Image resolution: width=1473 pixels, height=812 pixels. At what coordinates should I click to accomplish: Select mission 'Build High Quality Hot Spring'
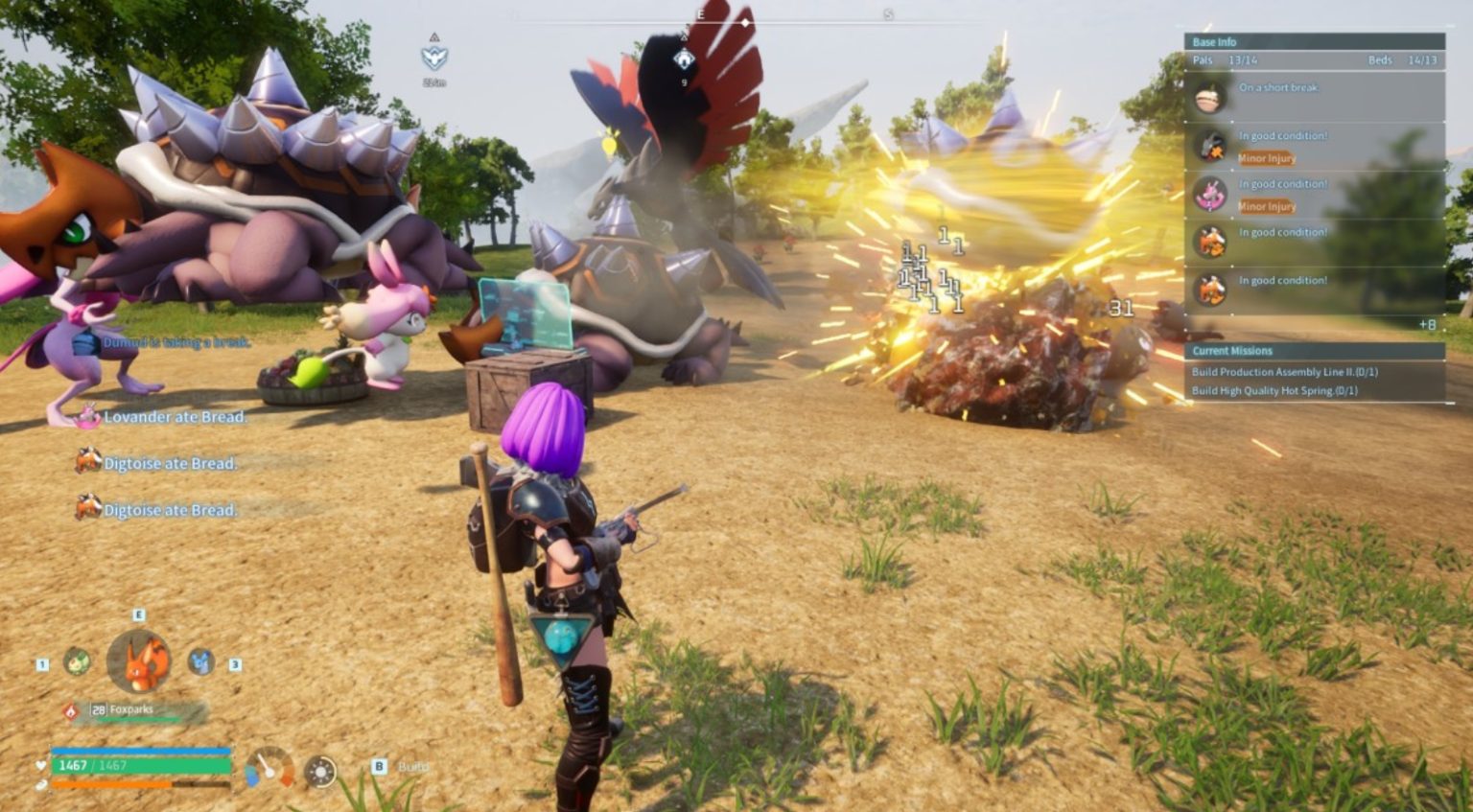point(1274,391)
